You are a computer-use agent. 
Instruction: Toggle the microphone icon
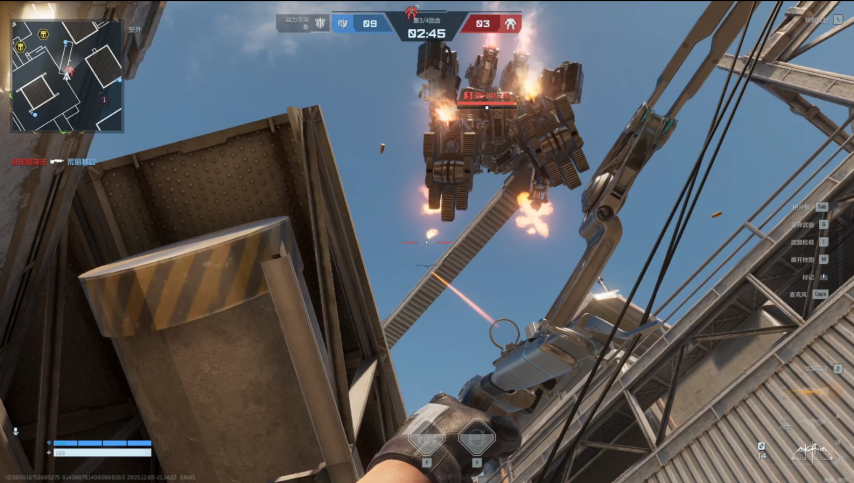click(16, 431)
